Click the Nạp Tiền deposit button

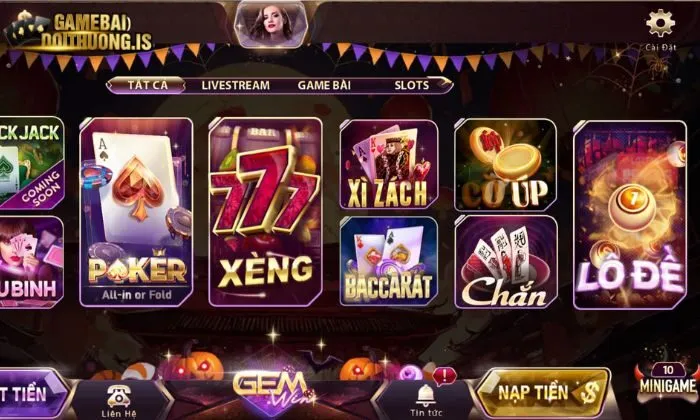[x=542, y=392]
